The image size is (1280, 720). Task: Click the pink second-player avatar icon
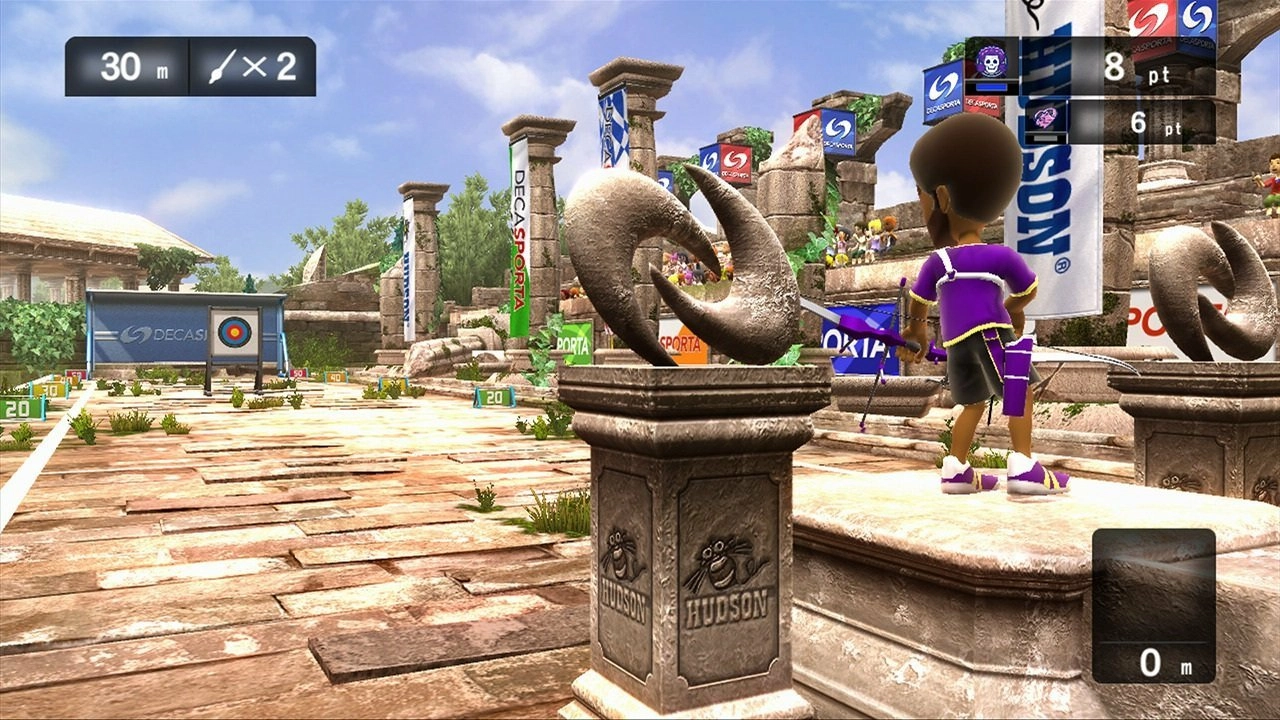pyautogui.click(x=1046, y=119)
